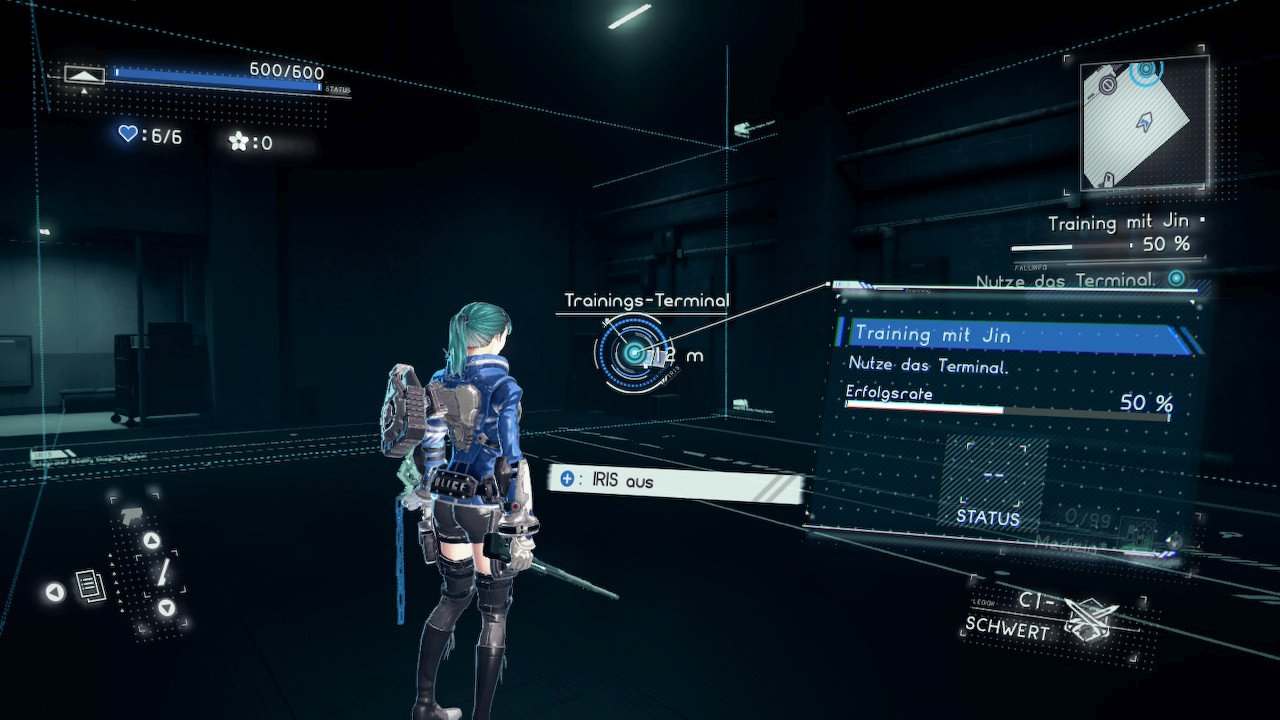Select the Schwert Legion weapon icon

pos(1090,620)
